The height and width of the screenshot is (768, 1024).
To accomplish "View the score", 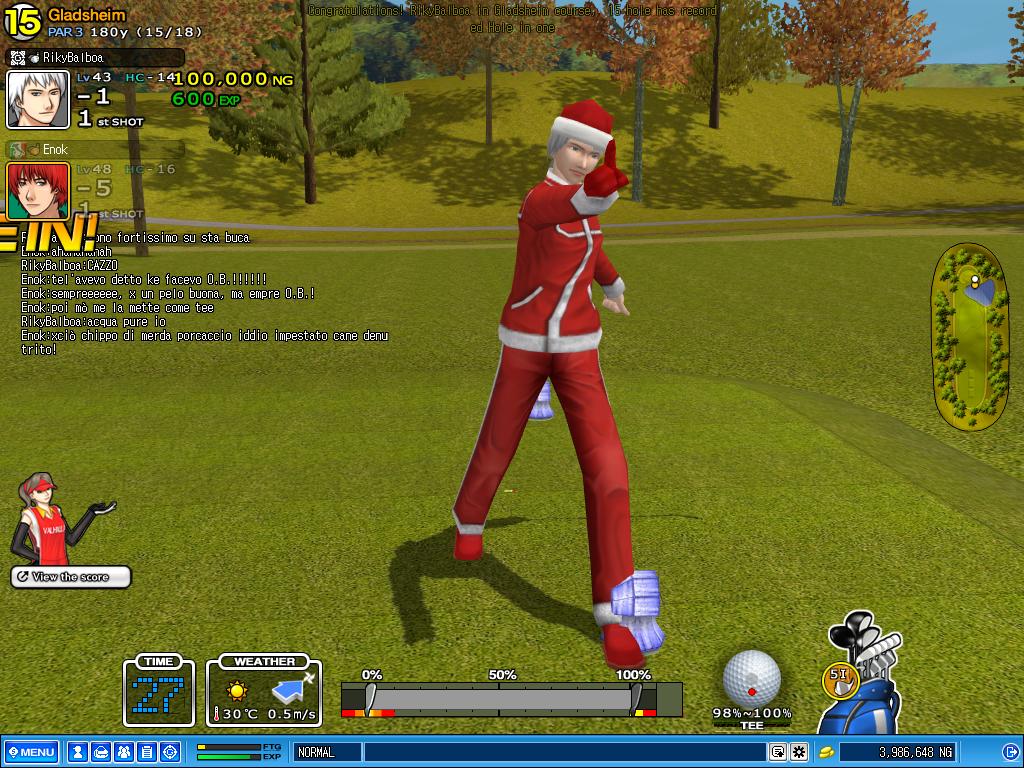I will pyautogui.click(x=71, y=577).
